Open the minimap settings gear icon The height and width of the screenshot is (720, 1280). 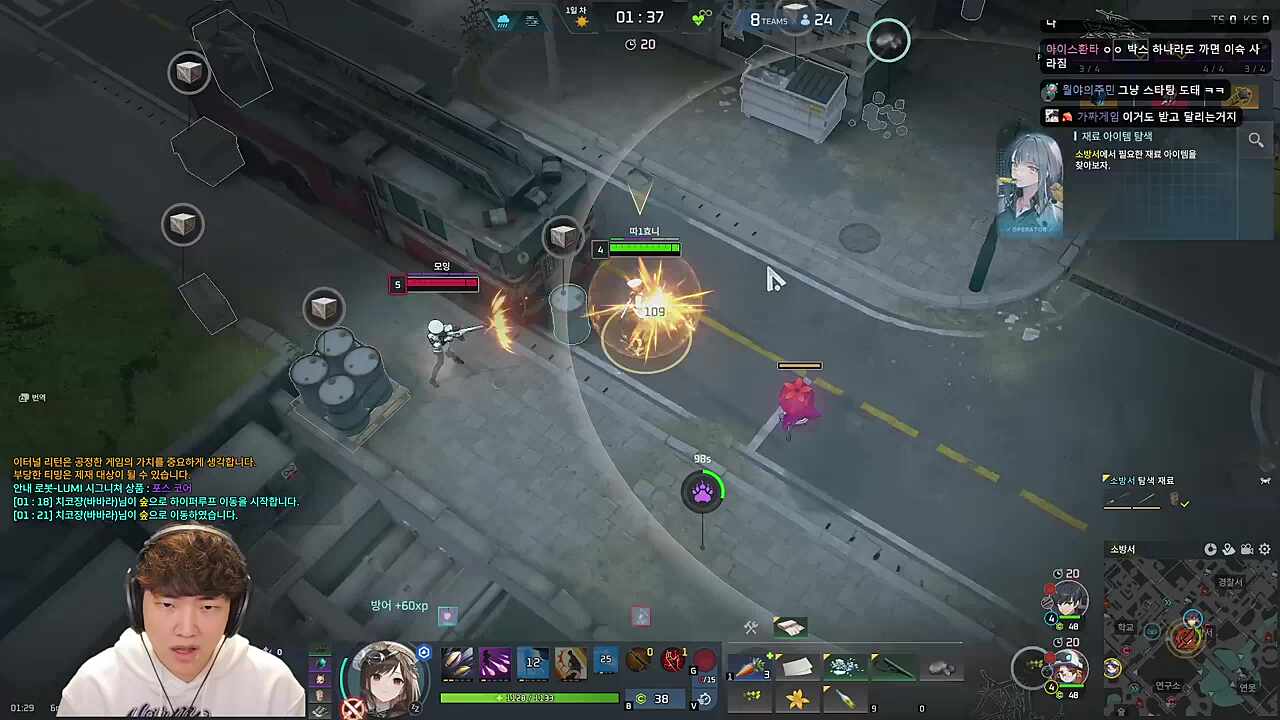pyautogui.click(x=1264, y=550)
